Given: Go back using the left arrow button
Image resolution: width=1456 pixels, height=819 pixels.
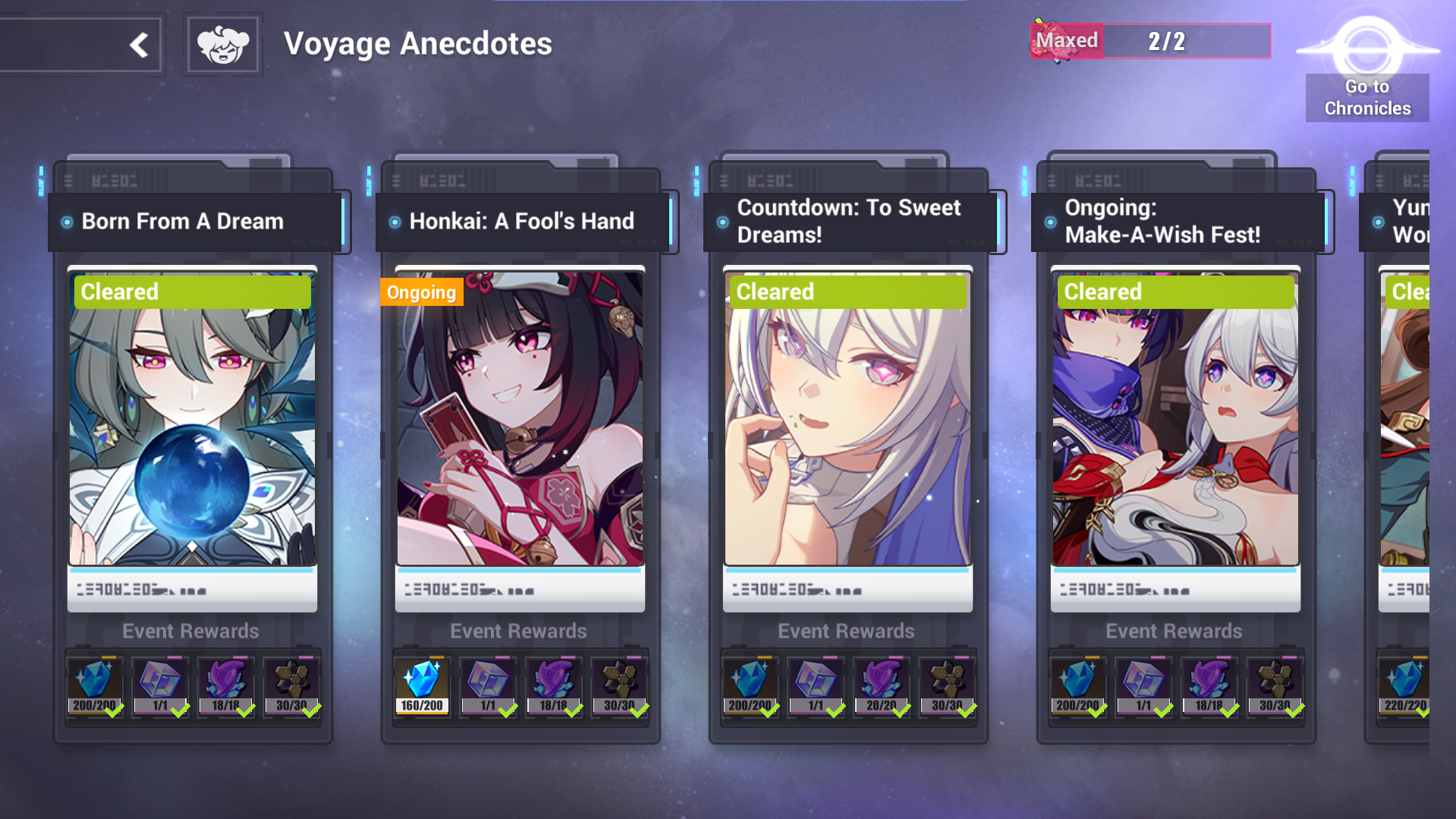Looking at the screenshot, I should (x=139, y=45).
